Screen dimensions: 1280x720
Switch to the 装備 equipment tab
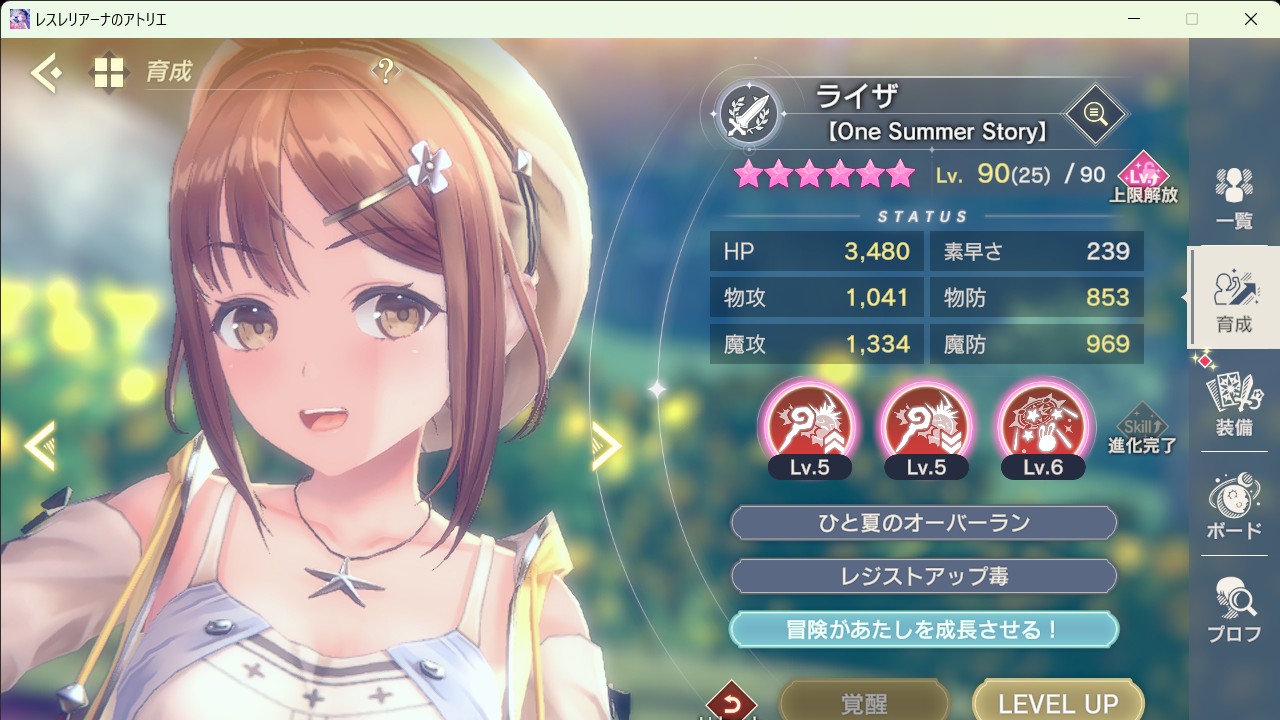point(1234,402)
